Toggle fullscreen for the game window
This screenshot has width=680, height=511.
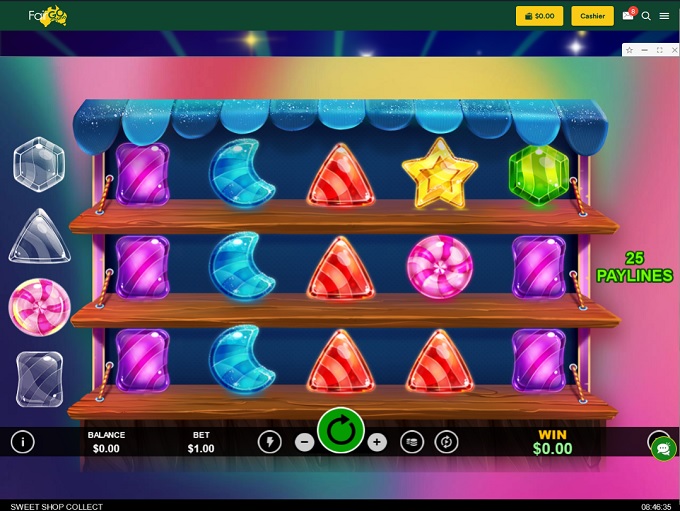[x=659, y=49]
